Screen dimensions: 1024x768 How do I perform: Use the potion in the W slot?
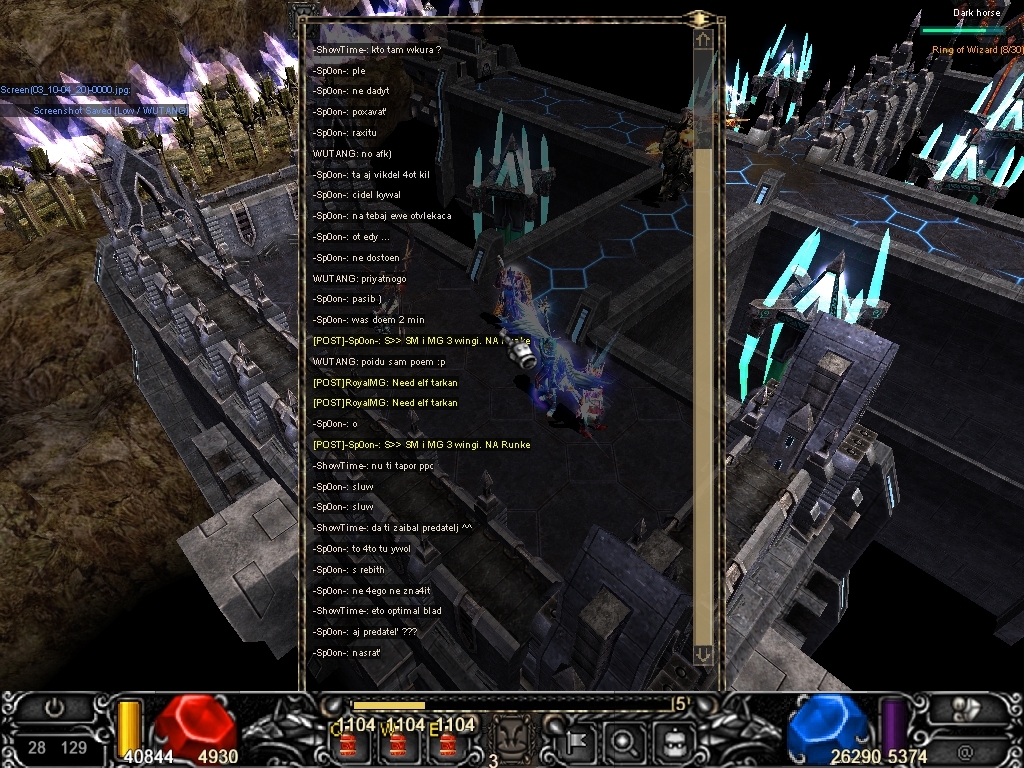click(398, 743)
